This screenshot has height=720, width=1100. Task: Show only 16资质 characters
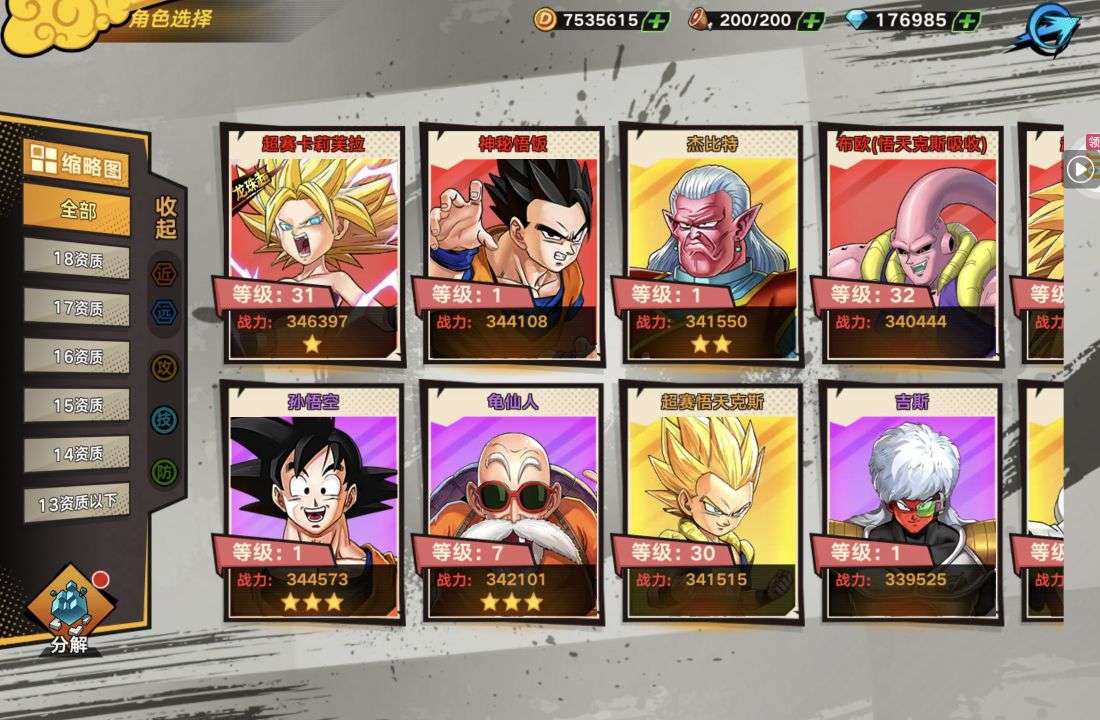(x=77, y=356)
